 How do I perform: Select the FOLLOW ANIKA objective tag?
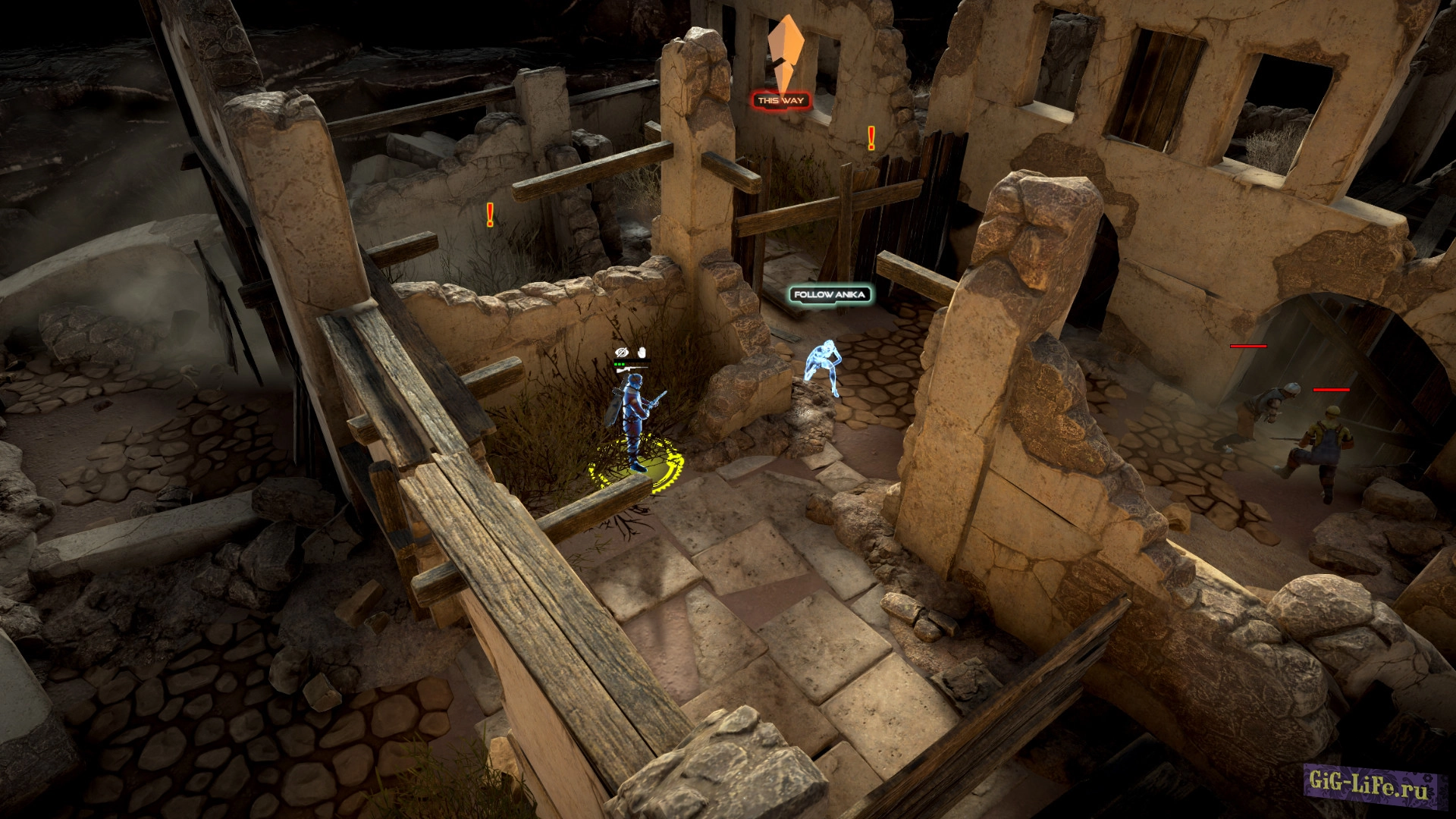830,294
